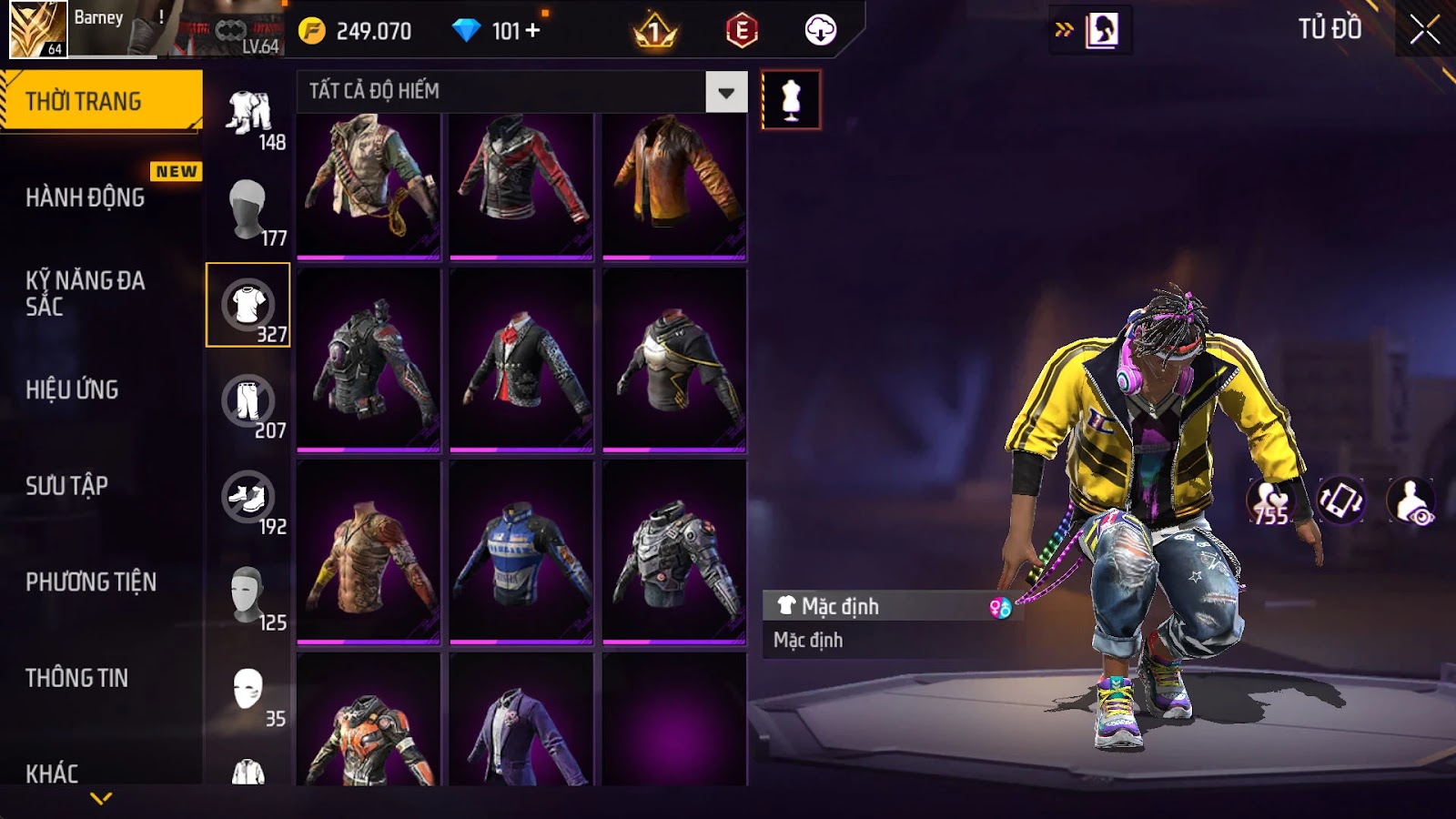
Task: Show the THÔNG TIN section
Action: pos(77,678)
